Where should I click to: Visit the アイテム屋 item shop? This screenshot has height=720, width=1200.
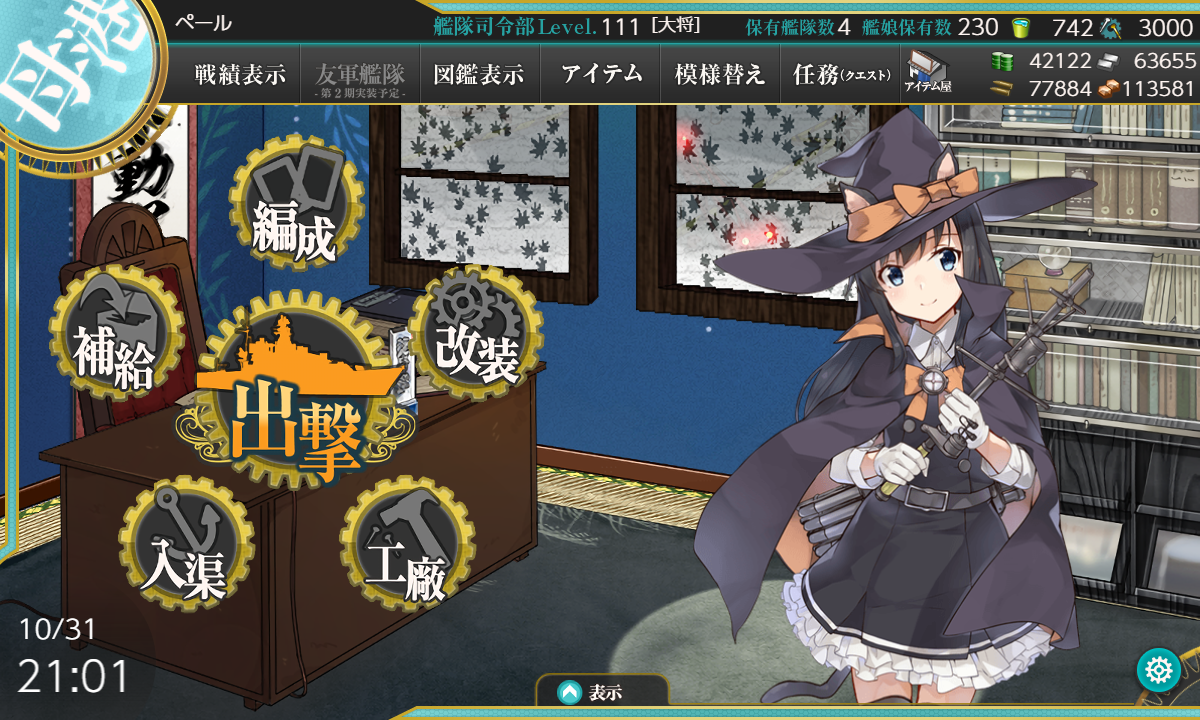[928, 73]
